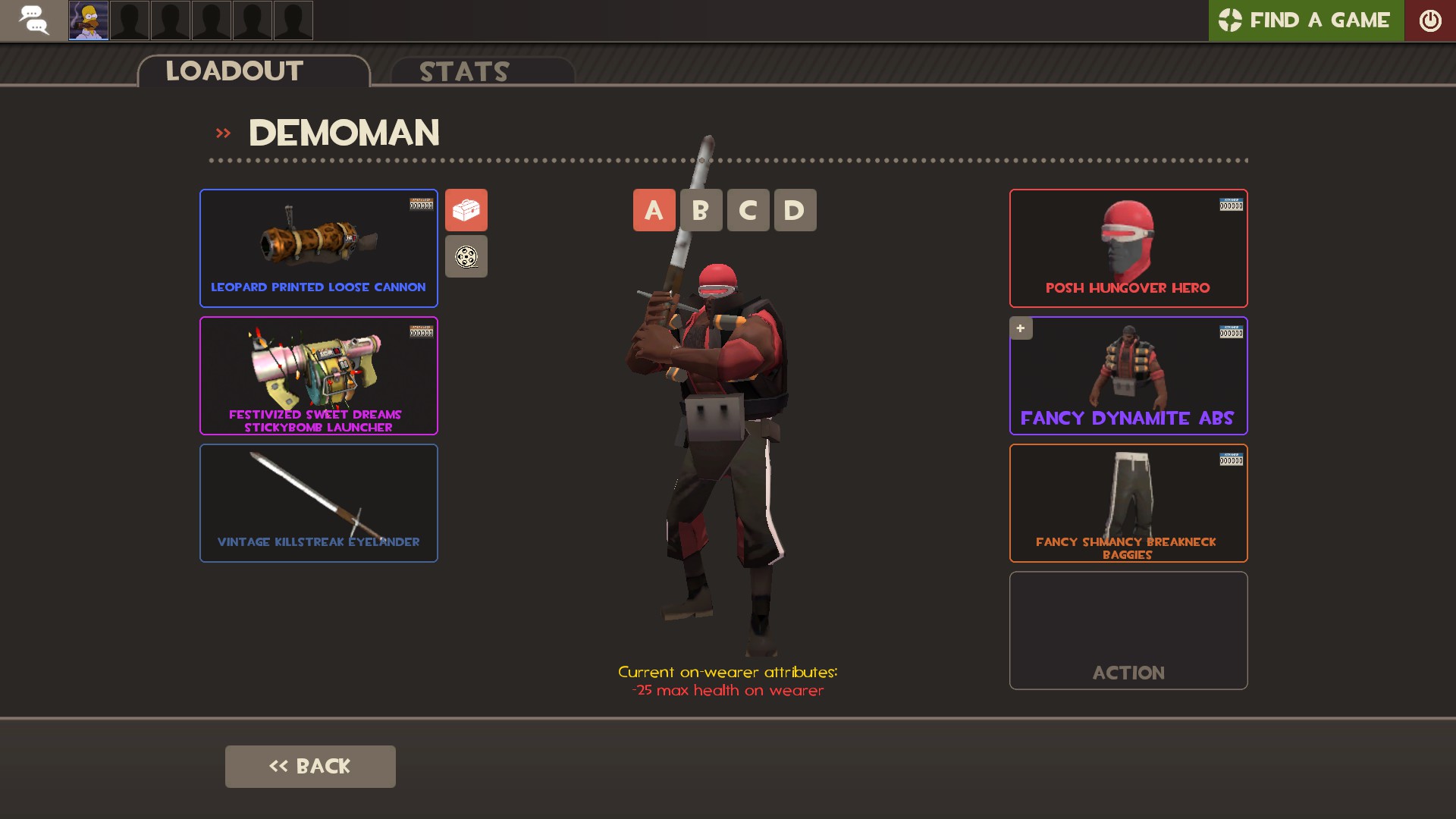Image resolution: width=1456 pixels, height=819 pixels.
Task: Click the Find a Game button
Action: [x=1306, y=20]
